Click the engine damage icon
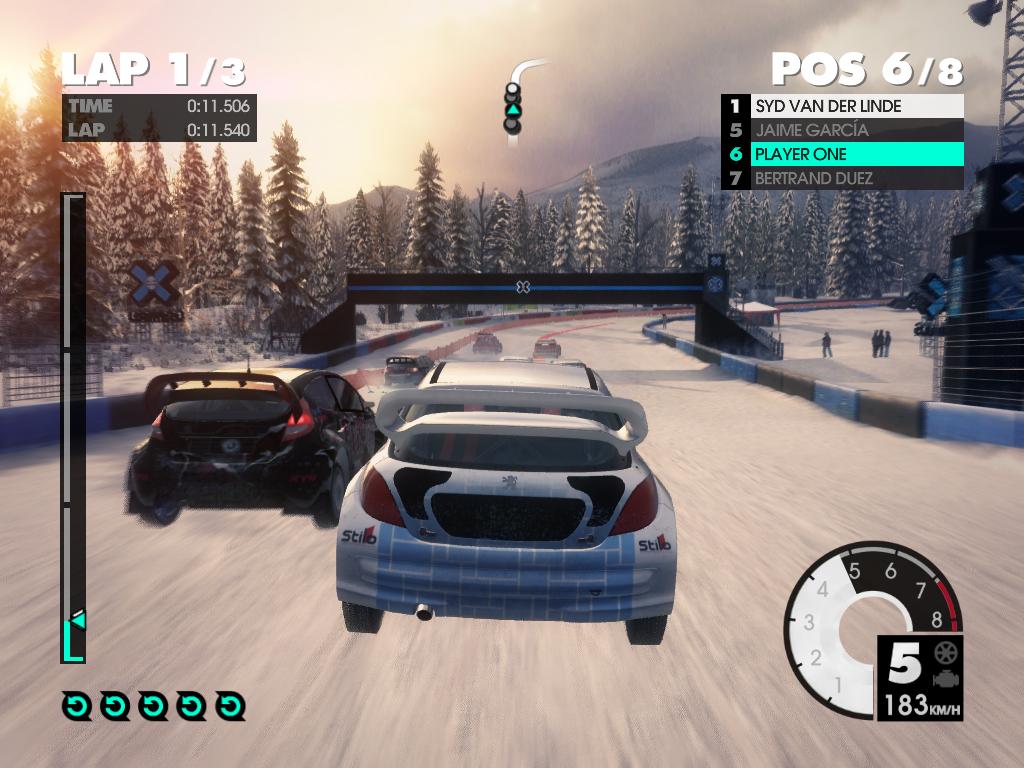 click(x=943, y=678)
